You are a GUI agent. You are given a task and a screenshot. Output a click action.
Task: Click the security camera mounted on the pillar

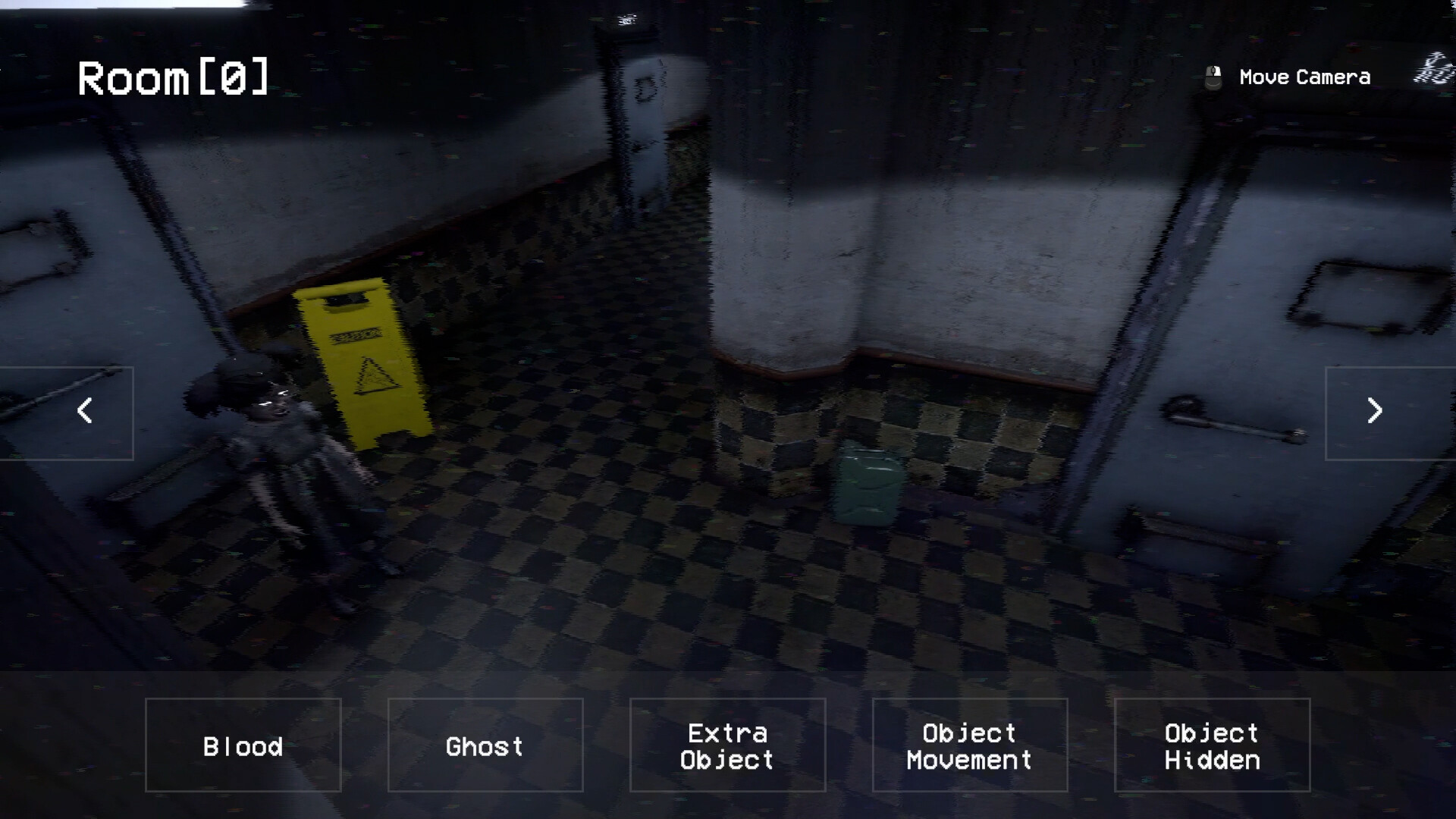tap(629, 19)
